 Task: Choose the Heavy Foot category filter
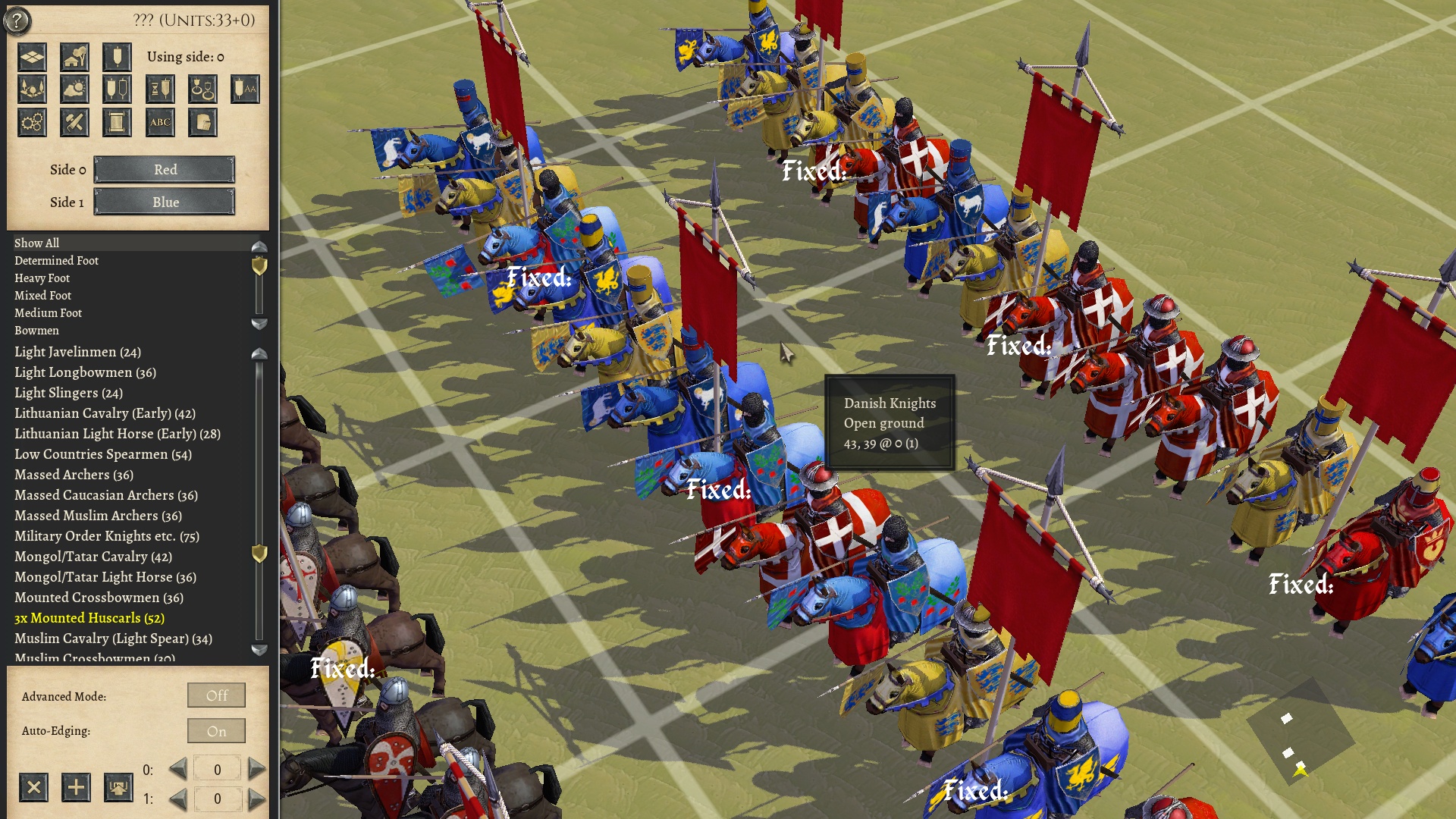[41, 278]
